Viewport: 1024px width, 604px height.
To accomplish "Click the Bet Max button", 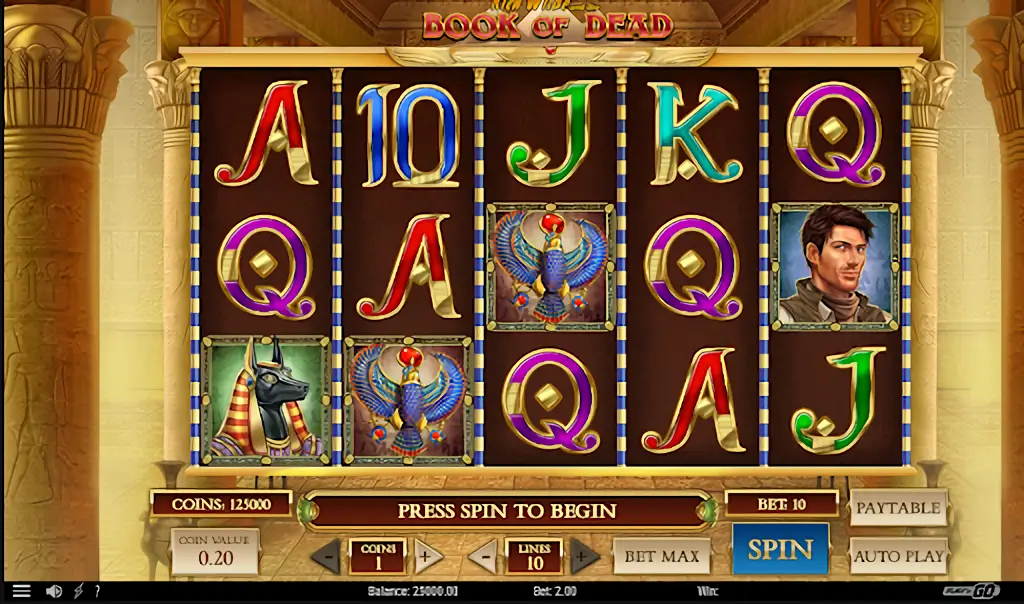I will point(661,556).
